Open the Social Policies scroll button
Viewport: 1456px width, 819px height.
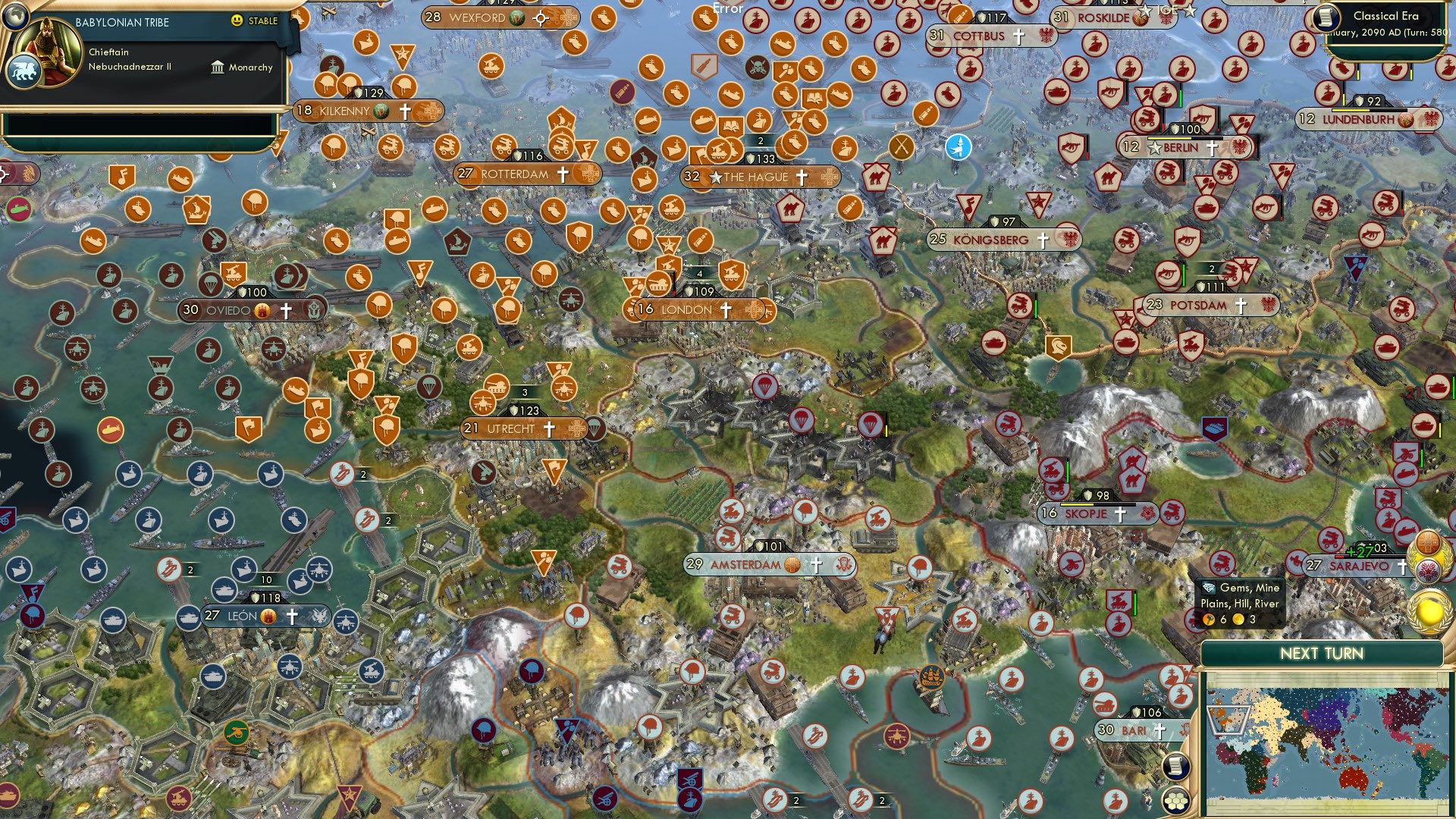pyautogui.click(x=1176, y=767)
